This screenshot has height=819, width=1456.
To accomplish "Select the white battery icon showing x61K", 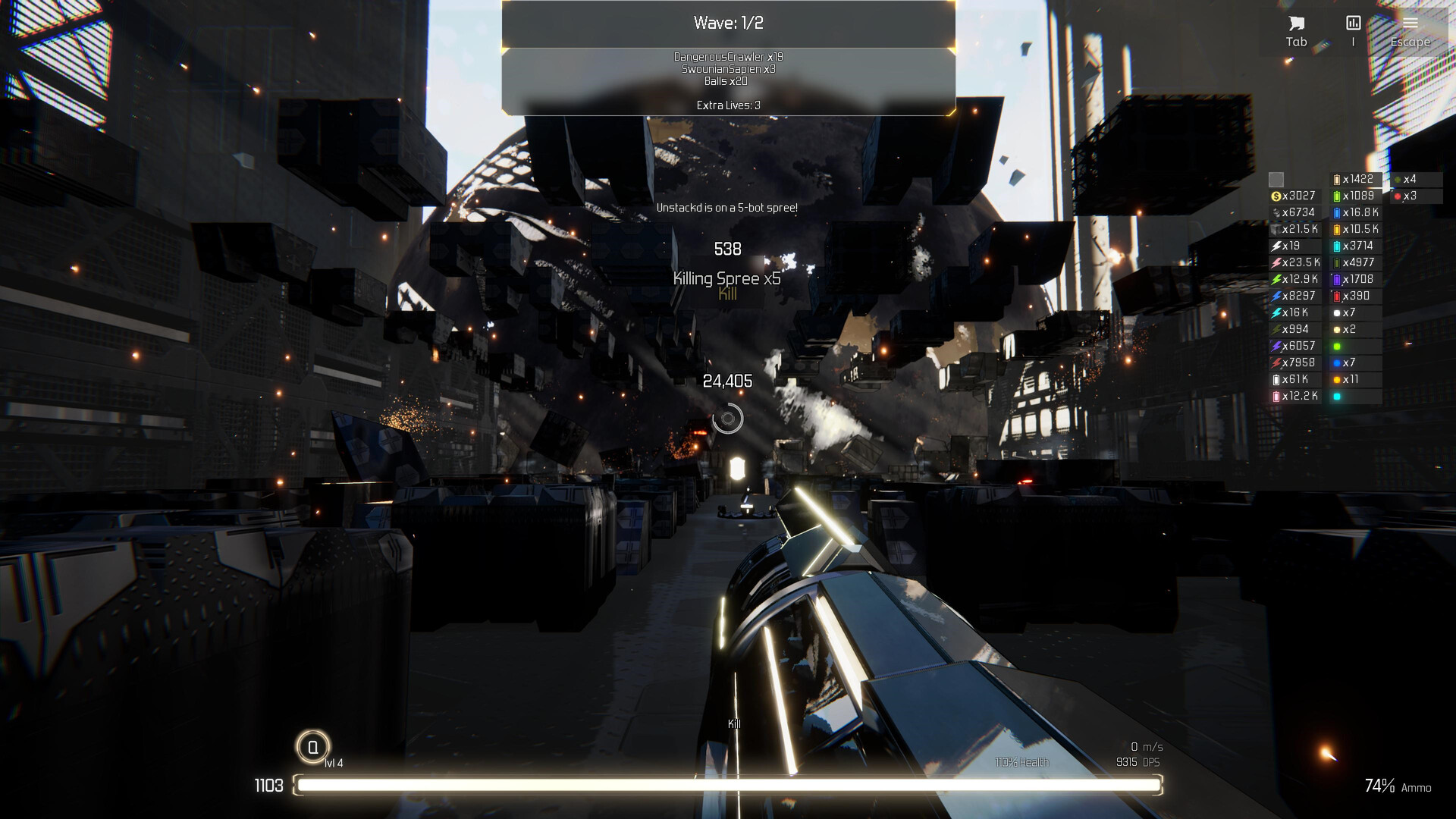I will coord(1276,379).
